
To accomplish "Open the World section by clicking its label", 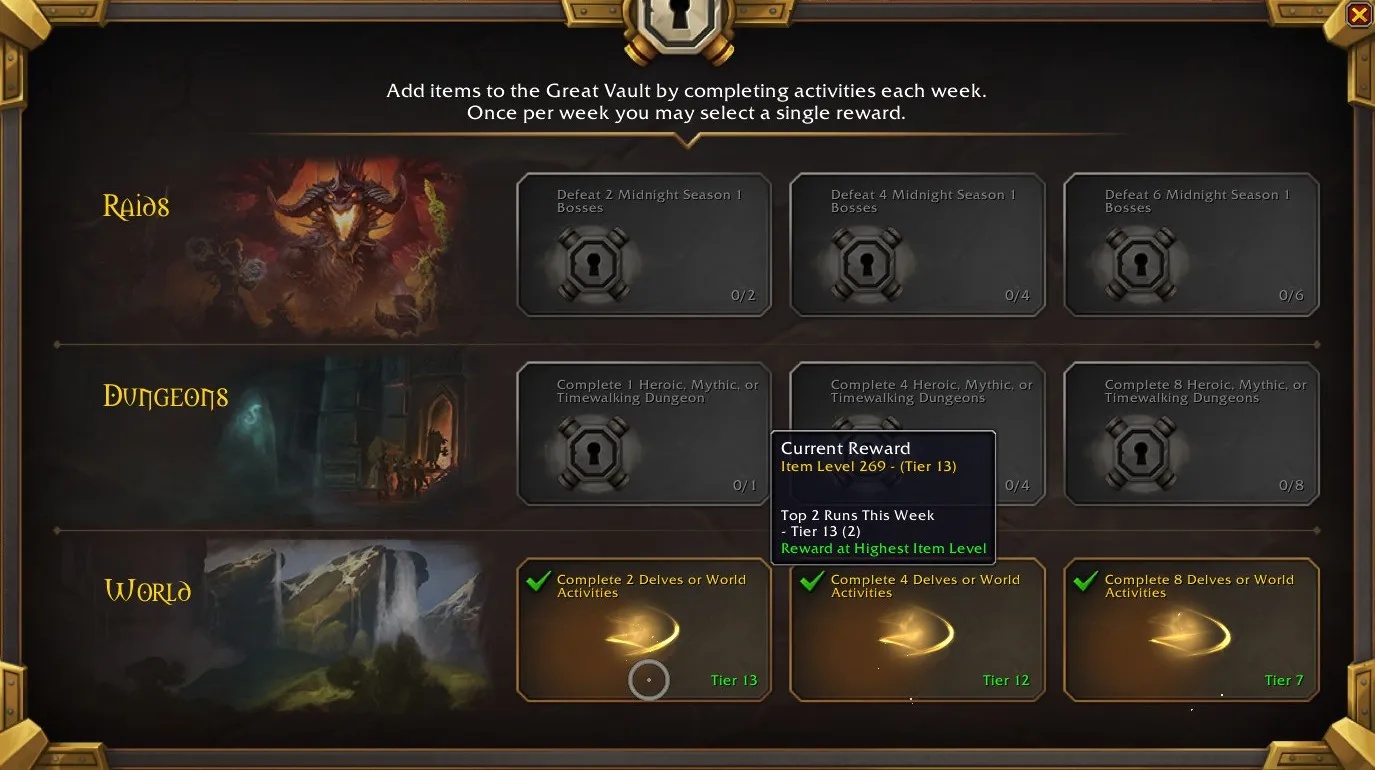I will tap(148, 591).
